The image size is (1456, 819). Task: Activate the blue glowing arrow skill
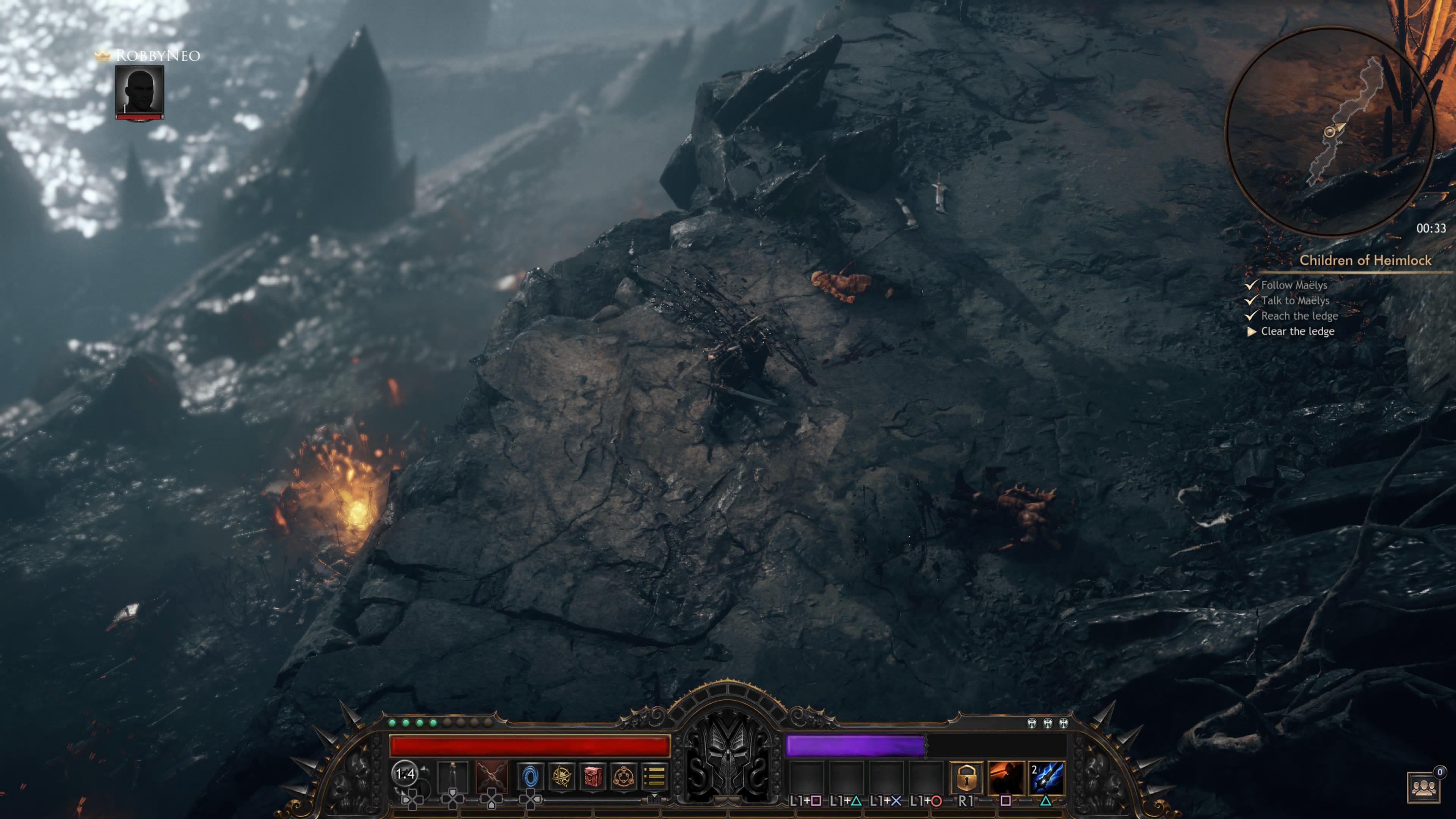click(1046, 778)
